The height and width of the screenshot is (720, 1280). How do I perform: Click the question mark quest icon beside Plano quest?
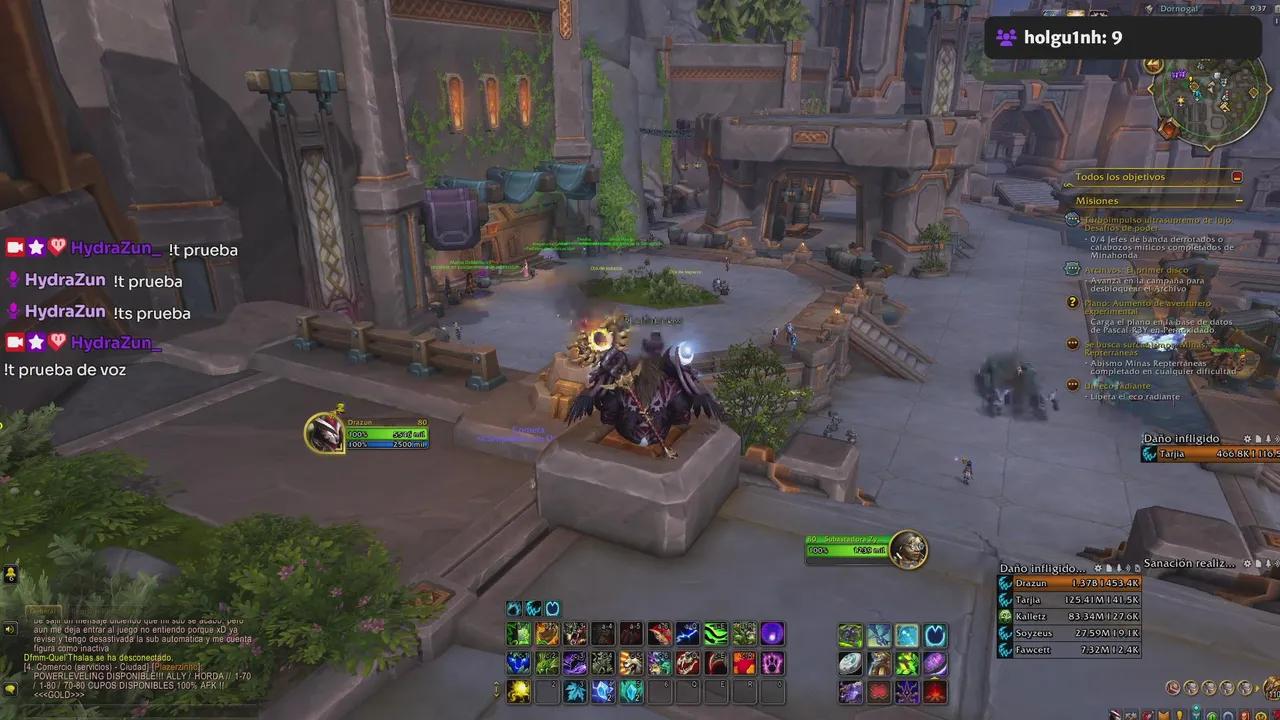(x=1072, y=303)
